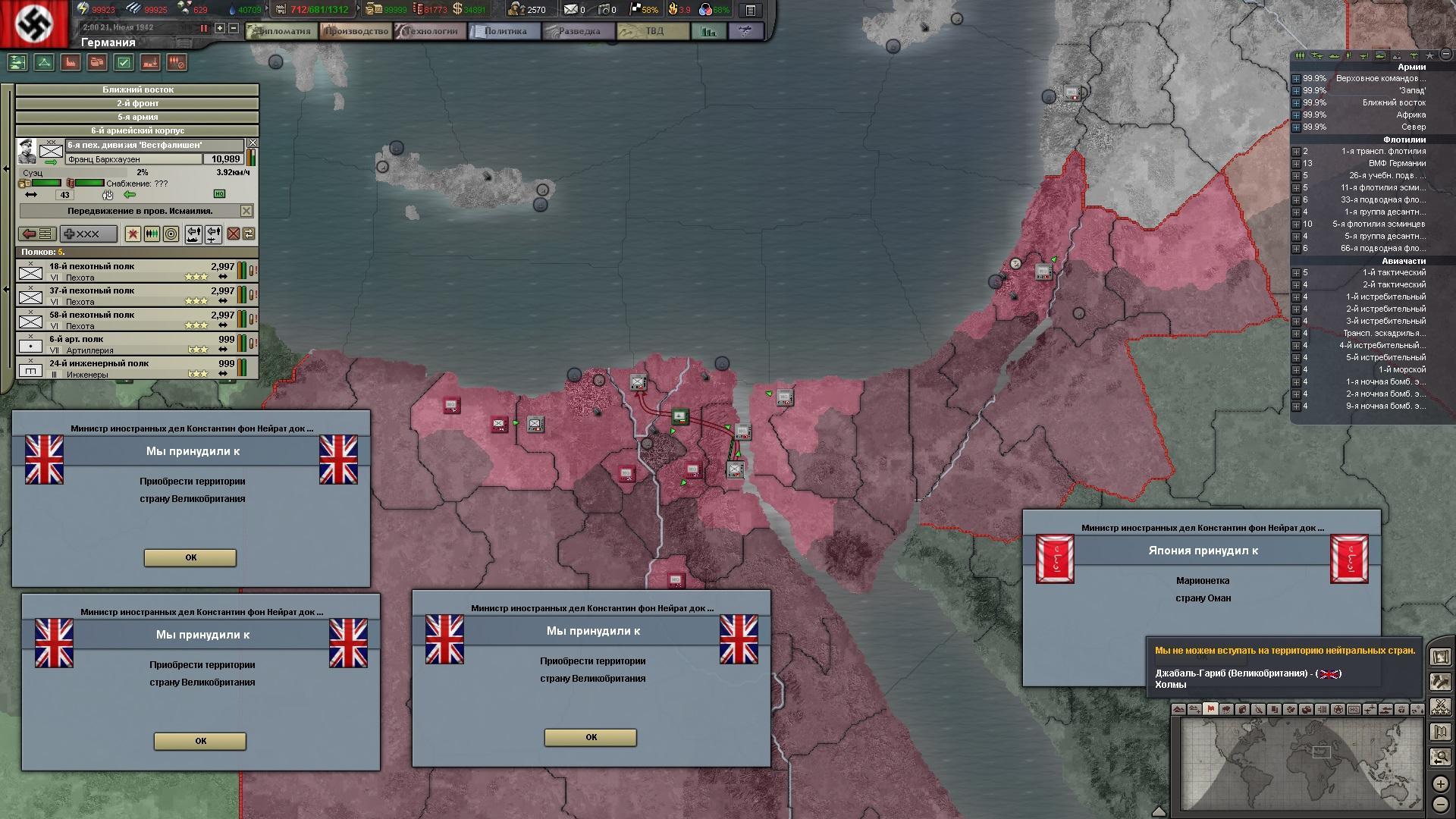
Task: Select the 6-й армейский корпус hierarchy bar
Action: click(137, 130)
